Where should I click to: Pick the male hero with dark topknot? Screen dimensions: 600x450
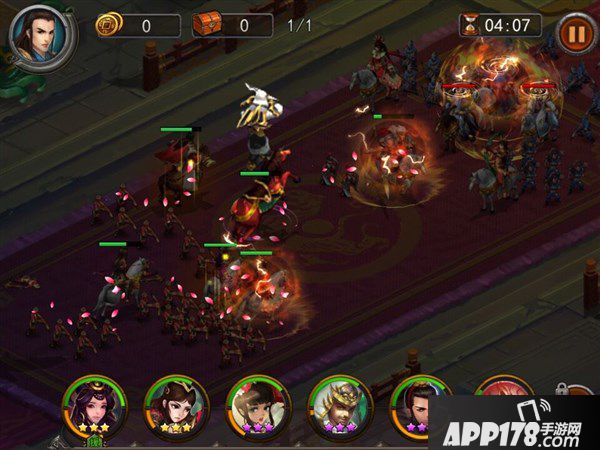click(x=418, y=402)
